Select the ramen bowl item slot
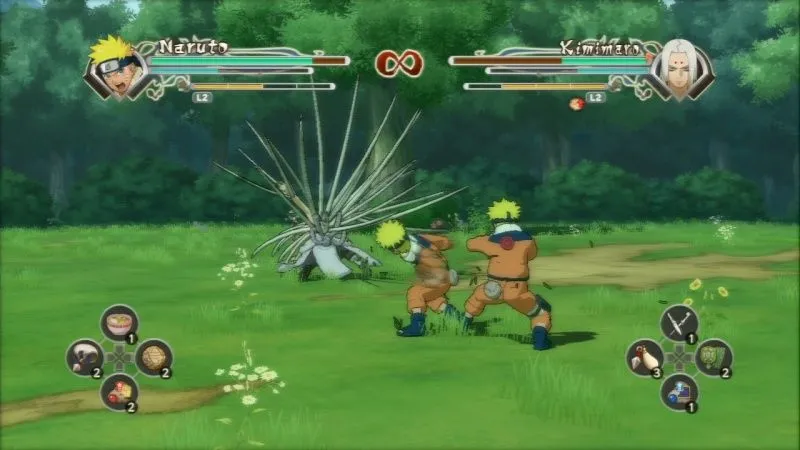 point(119,323)
